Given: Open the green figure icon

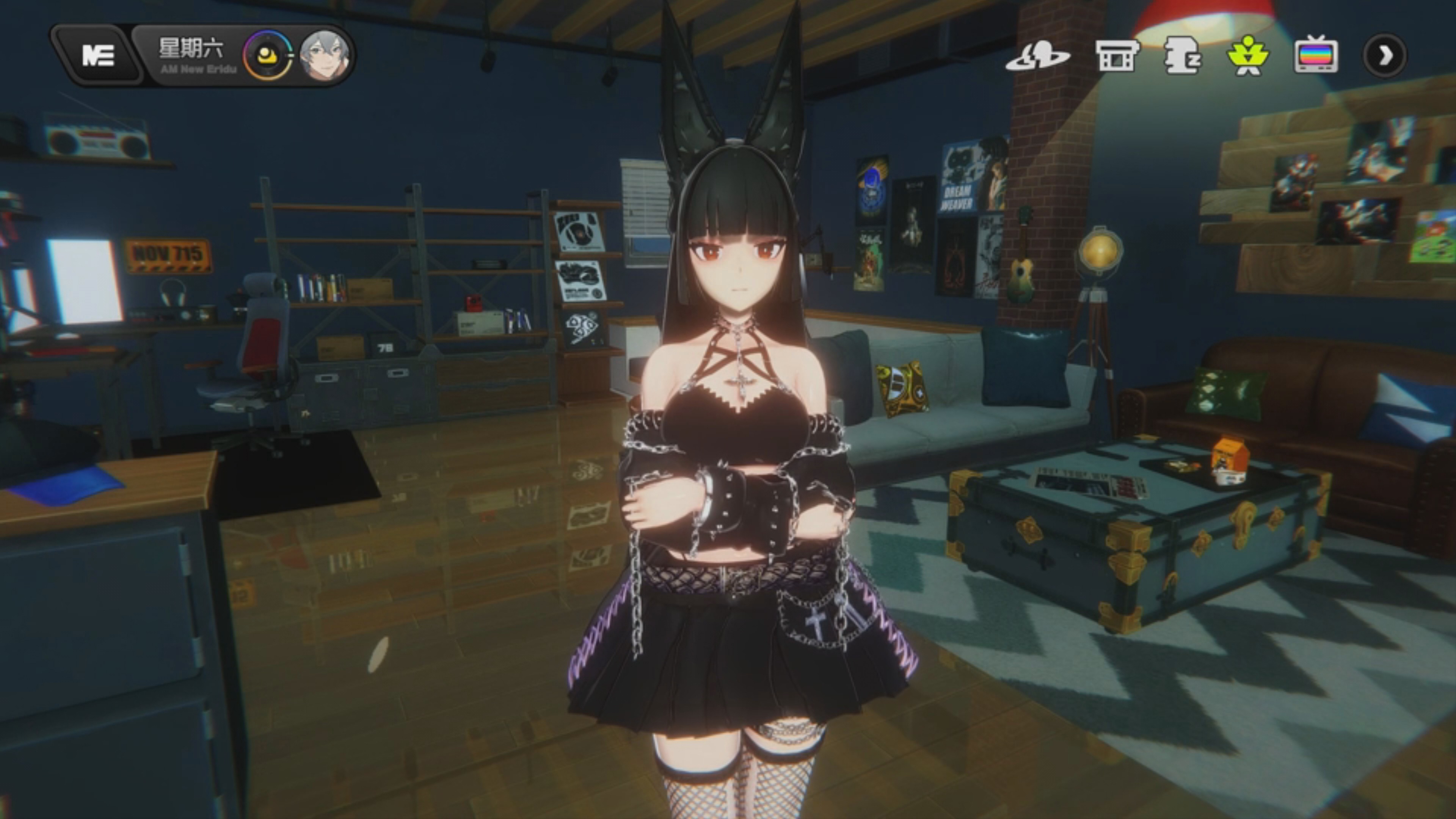Looking at the screenshot, I should pyautogui.click(x=1248, y=55).
